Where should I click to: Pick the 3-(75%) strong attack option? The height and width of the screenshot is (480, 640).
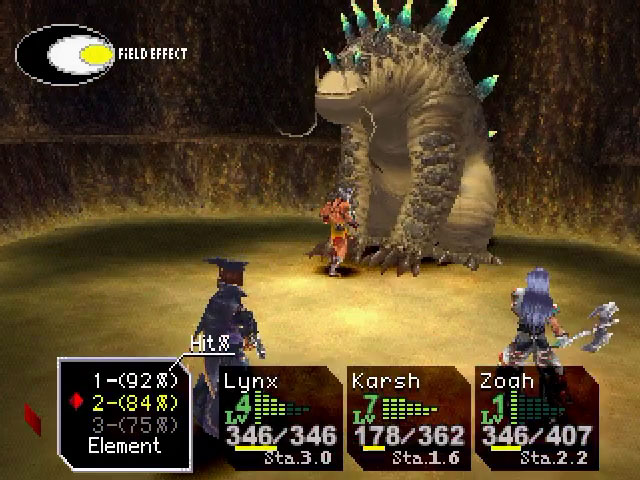pos(136,425)
